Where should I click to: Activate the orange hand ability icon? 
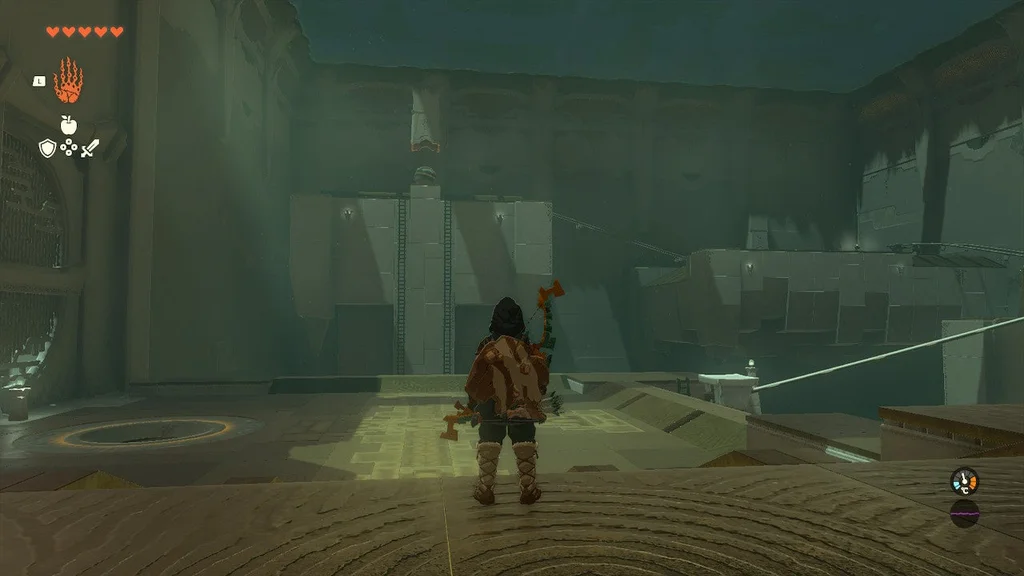point(68,81)
